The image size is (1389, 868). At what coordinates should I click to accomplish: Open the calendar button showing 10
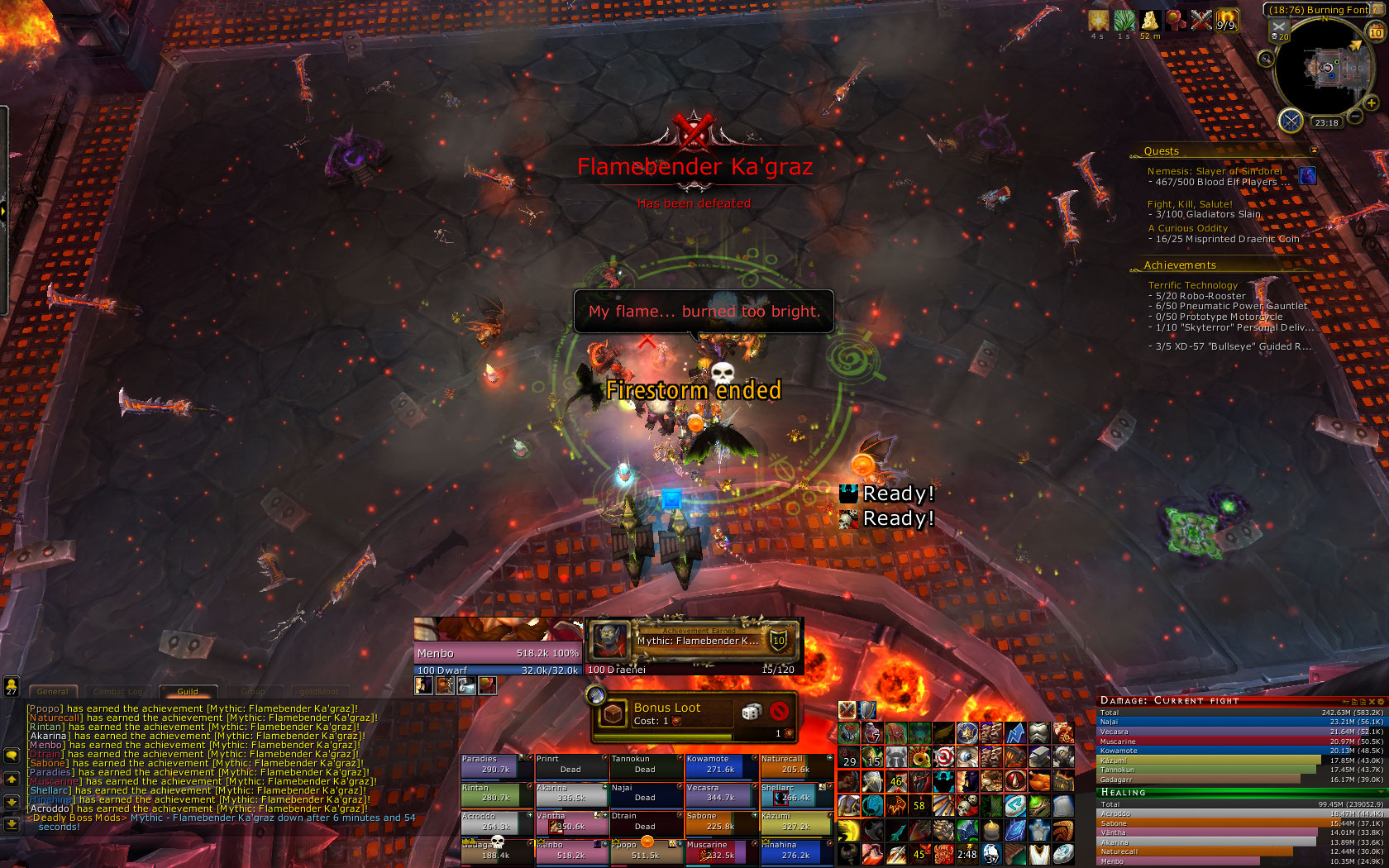[x=1376, y=32]
